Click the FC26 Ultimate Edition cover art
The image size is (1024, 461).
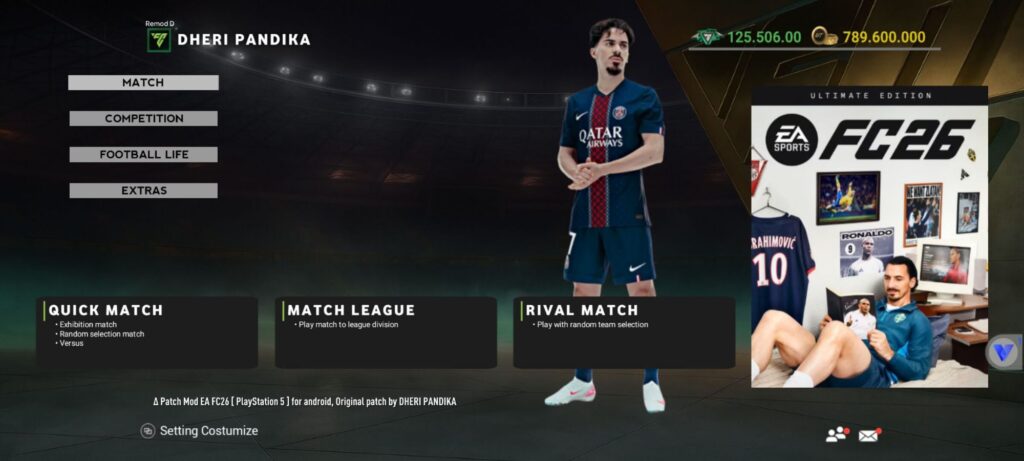(869, 237)
